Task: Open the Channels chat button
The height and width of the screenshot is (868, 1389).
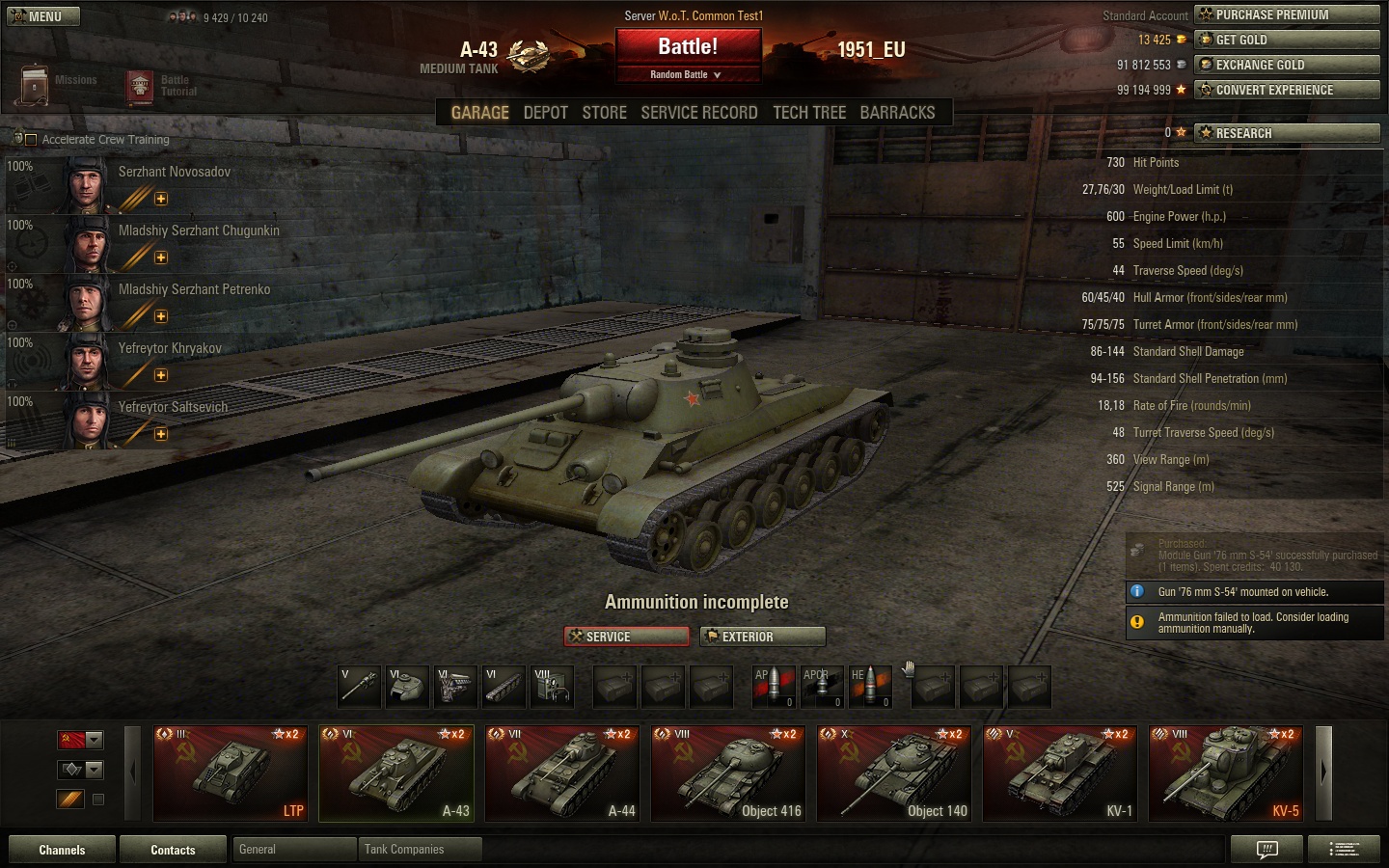Action: tap(62, 850)
